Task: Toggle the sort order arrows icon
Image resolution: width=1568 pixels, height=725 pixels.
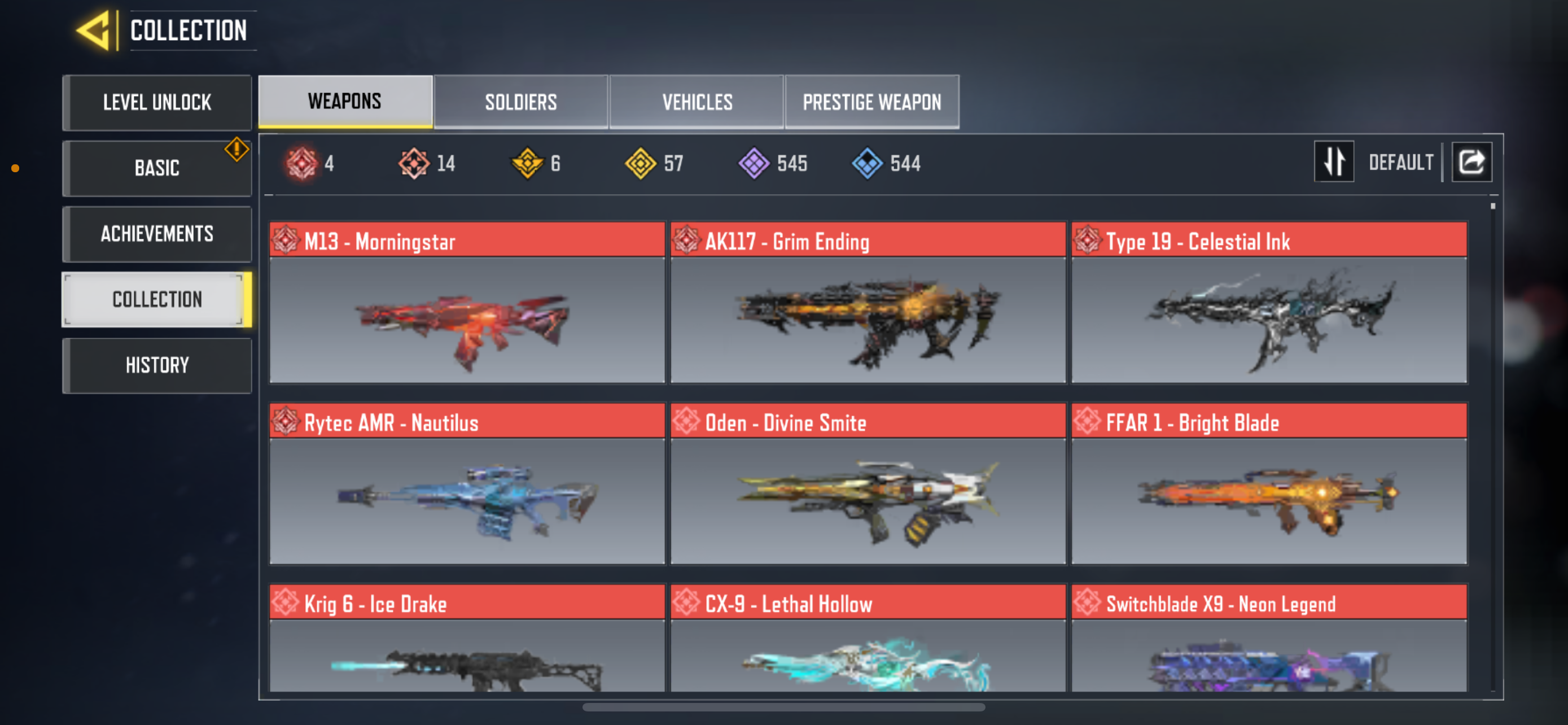Action: 1334,161
